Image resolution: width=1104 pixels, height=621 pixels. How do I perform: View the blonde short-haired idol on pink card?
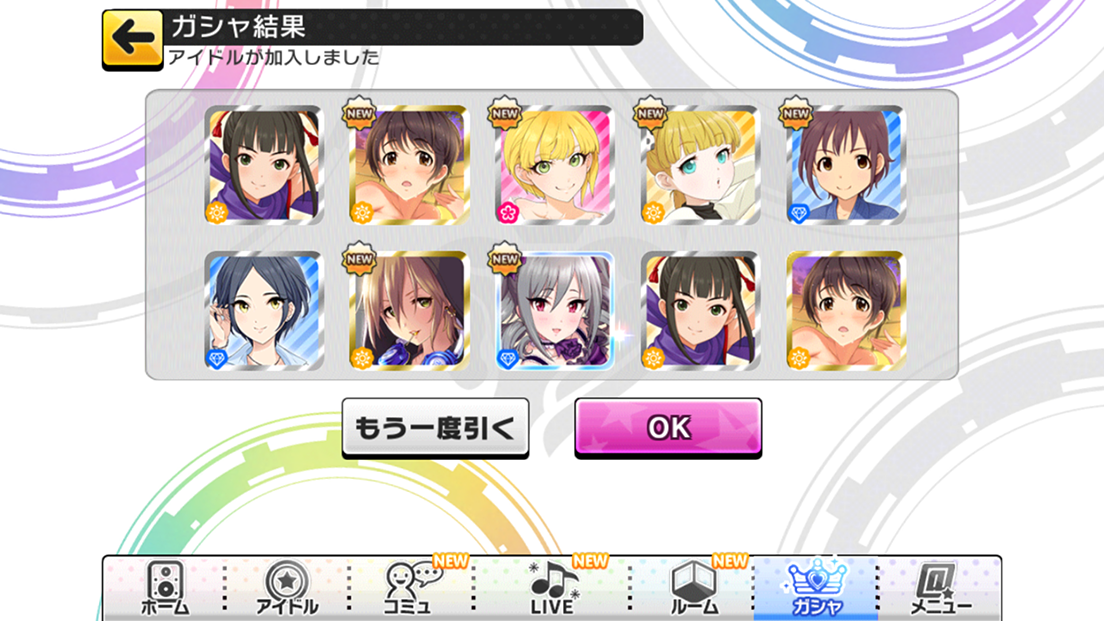[x=554, y=165]
